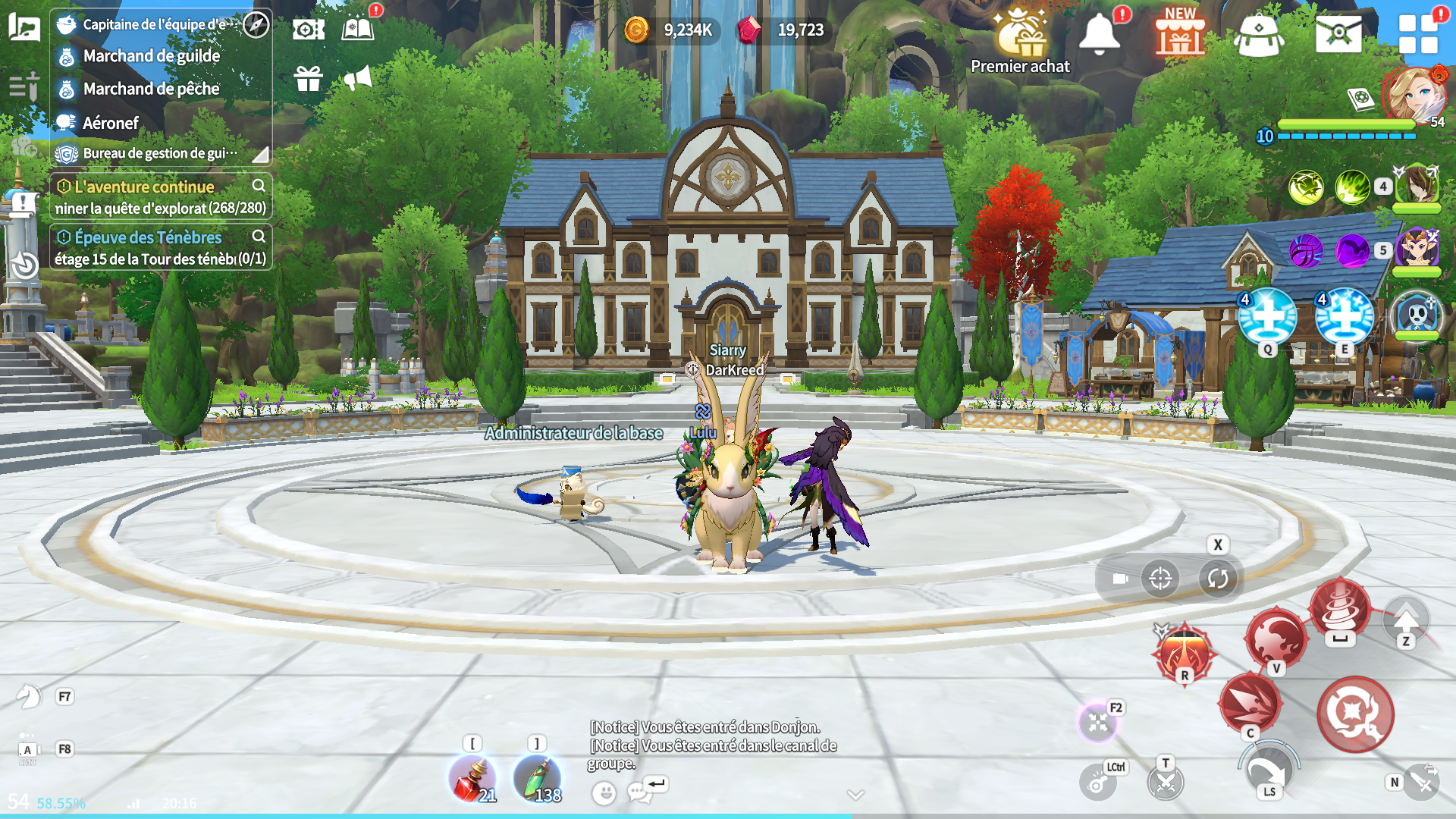The height and width of the screenshot is (819, 1456).
Task: Open the megaphone announcements icon
Action: click(358, 77)
